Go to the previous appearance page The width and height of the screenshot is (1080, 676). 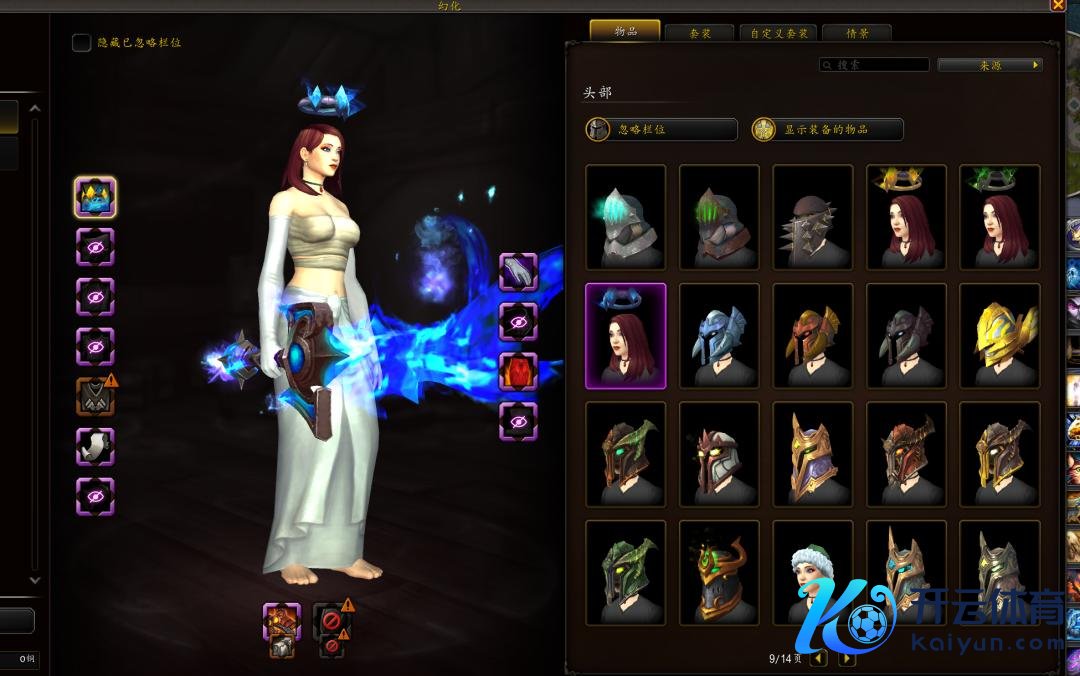click(x=819, y=659)
